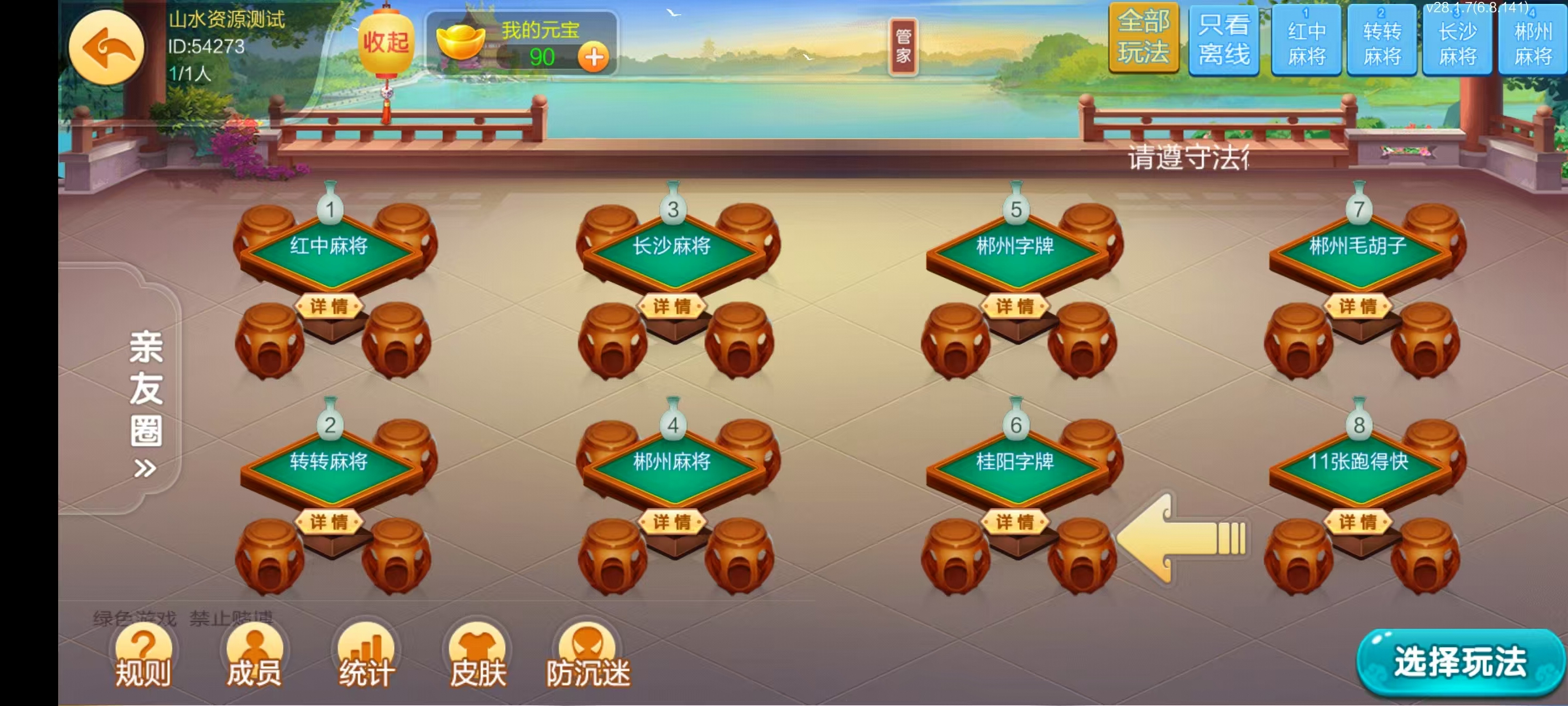
Task: Open the 统计 (Statistics) icon
Action: pyautogui.click(x=366, y=654)
